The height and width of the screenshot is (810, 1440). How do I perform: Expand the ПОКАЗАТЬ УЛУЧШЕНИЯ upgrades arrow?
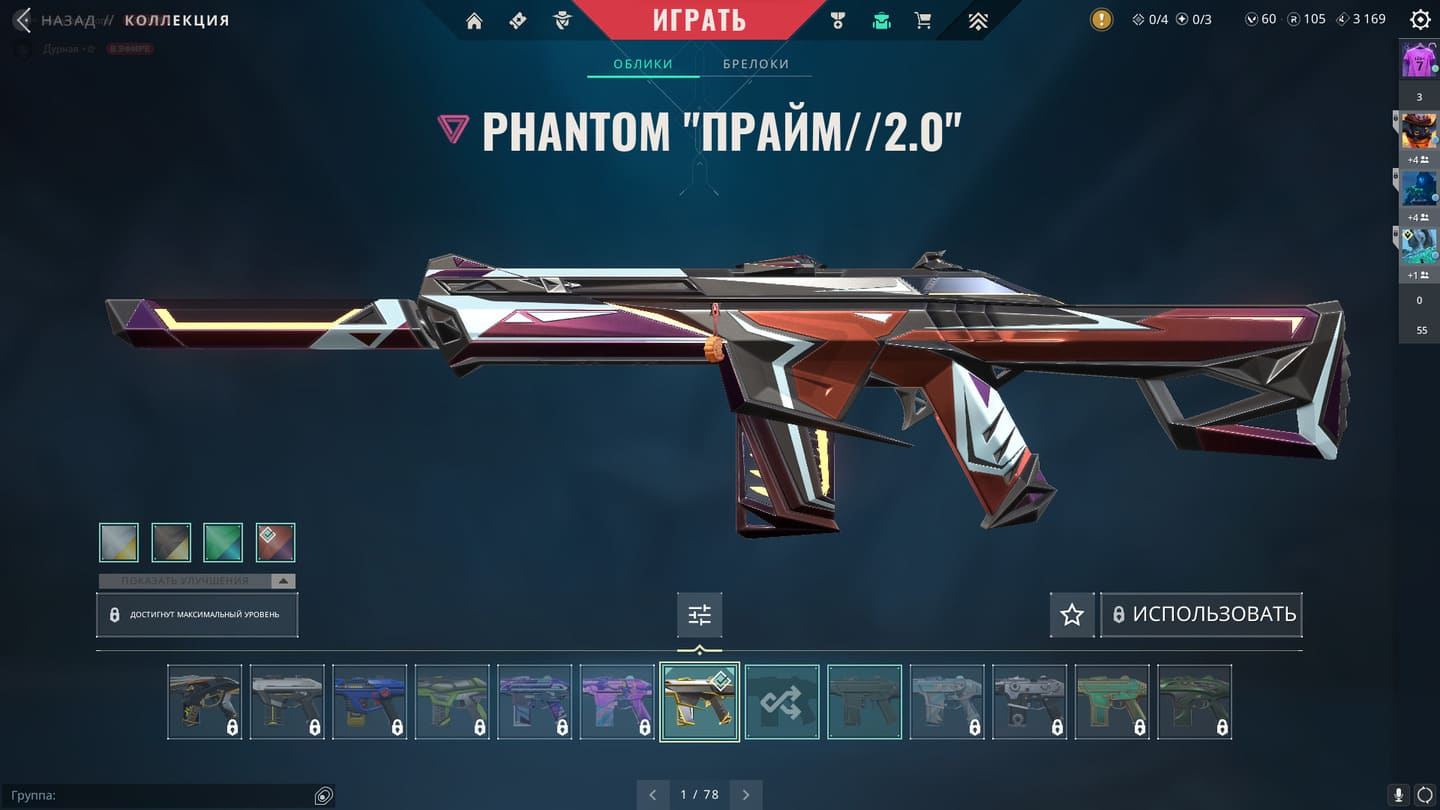pyautogui.click(x=283, y=581)
